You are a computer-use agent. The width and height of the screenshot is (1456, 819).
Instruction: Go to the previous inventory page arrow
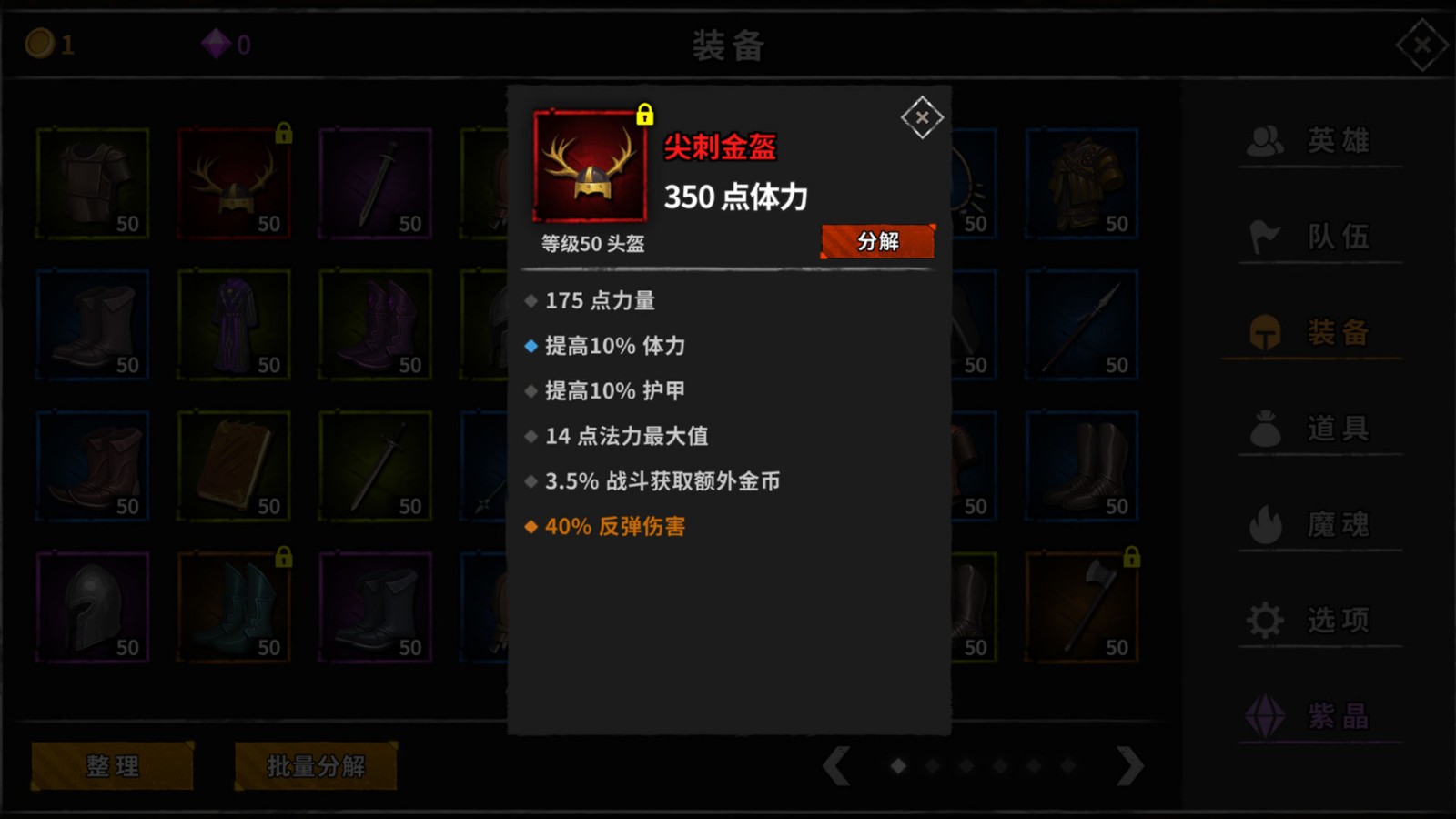click(x=838, y=767)
